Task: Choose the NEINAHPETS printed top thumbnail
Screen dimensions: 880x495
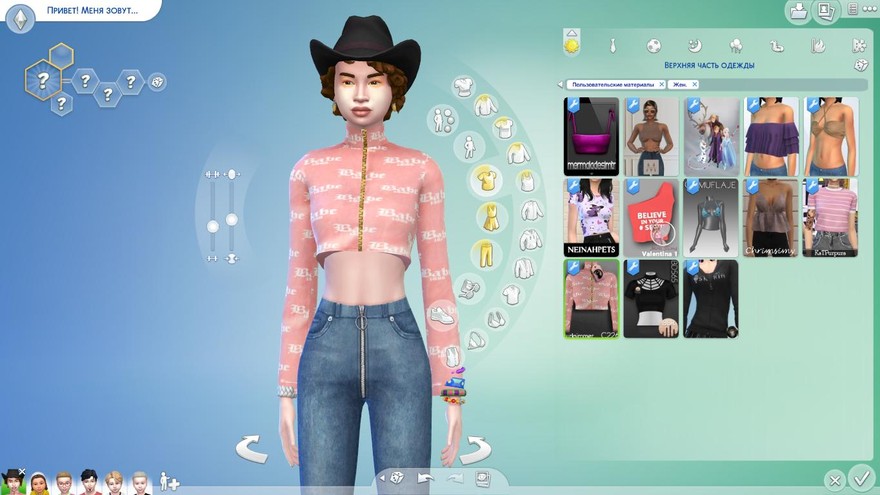Action: pyautogui.click(x=592, y=217)
